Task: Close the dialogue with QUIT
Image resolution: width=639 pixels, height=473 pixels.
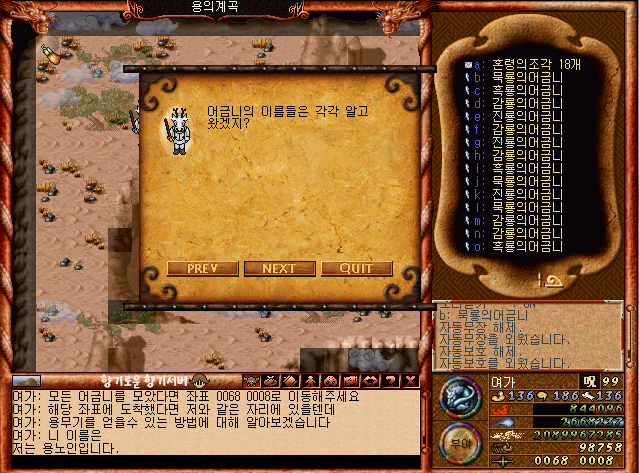Action: (x=356, y=268)
